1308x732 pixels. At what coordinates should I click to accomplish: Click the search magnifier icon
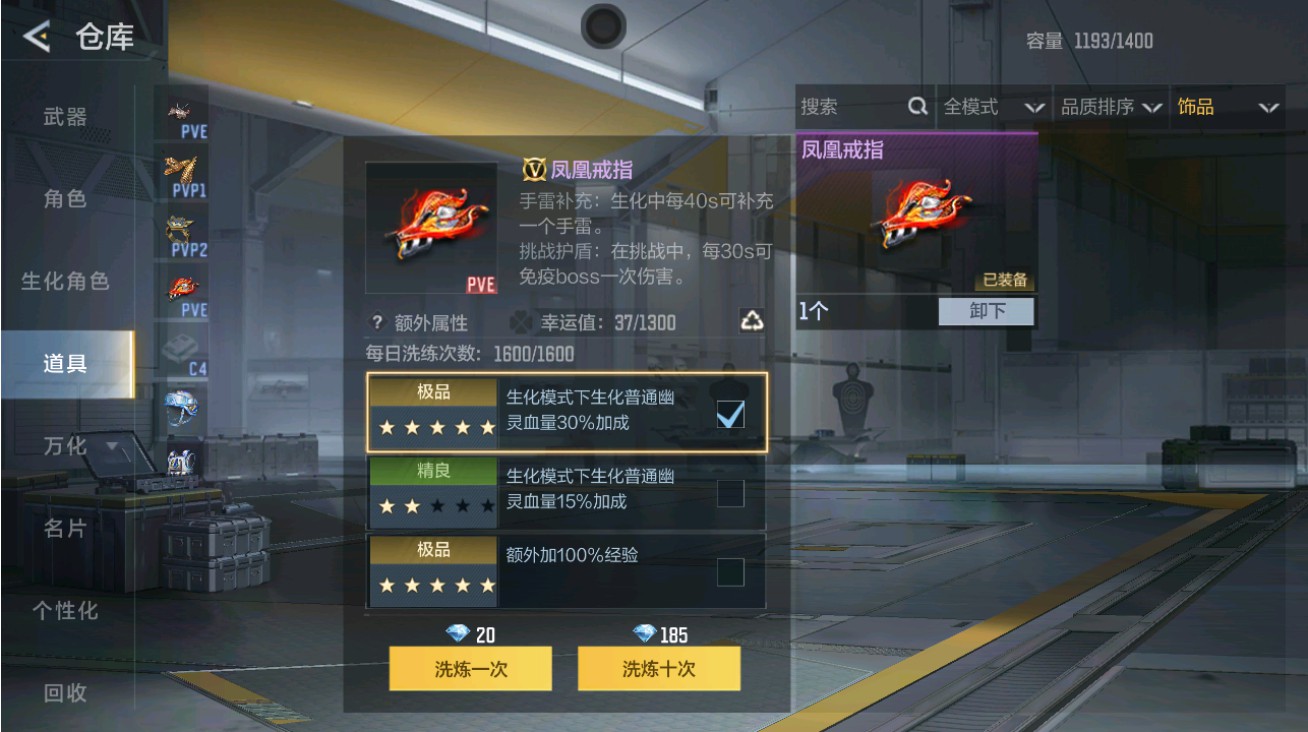(x=916, y=105)
